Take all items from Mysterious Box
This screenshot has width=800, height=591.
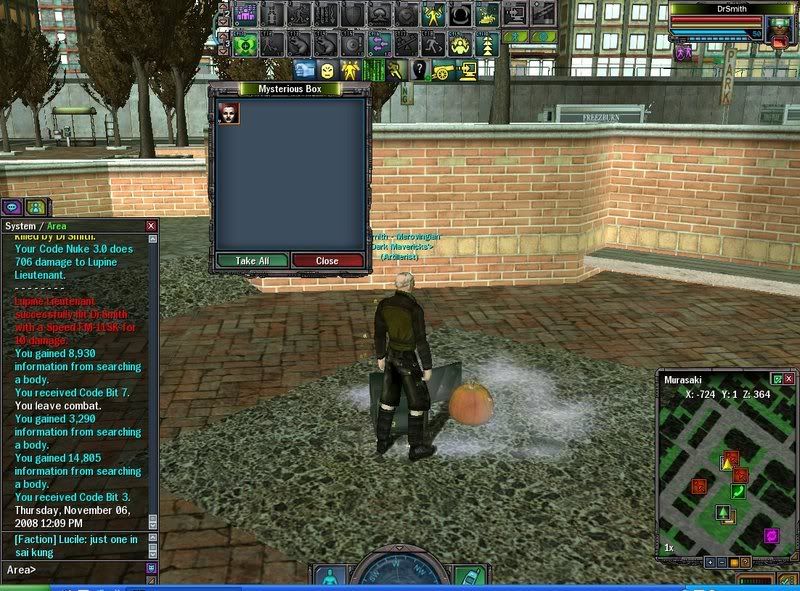click(x=252, y=260)
